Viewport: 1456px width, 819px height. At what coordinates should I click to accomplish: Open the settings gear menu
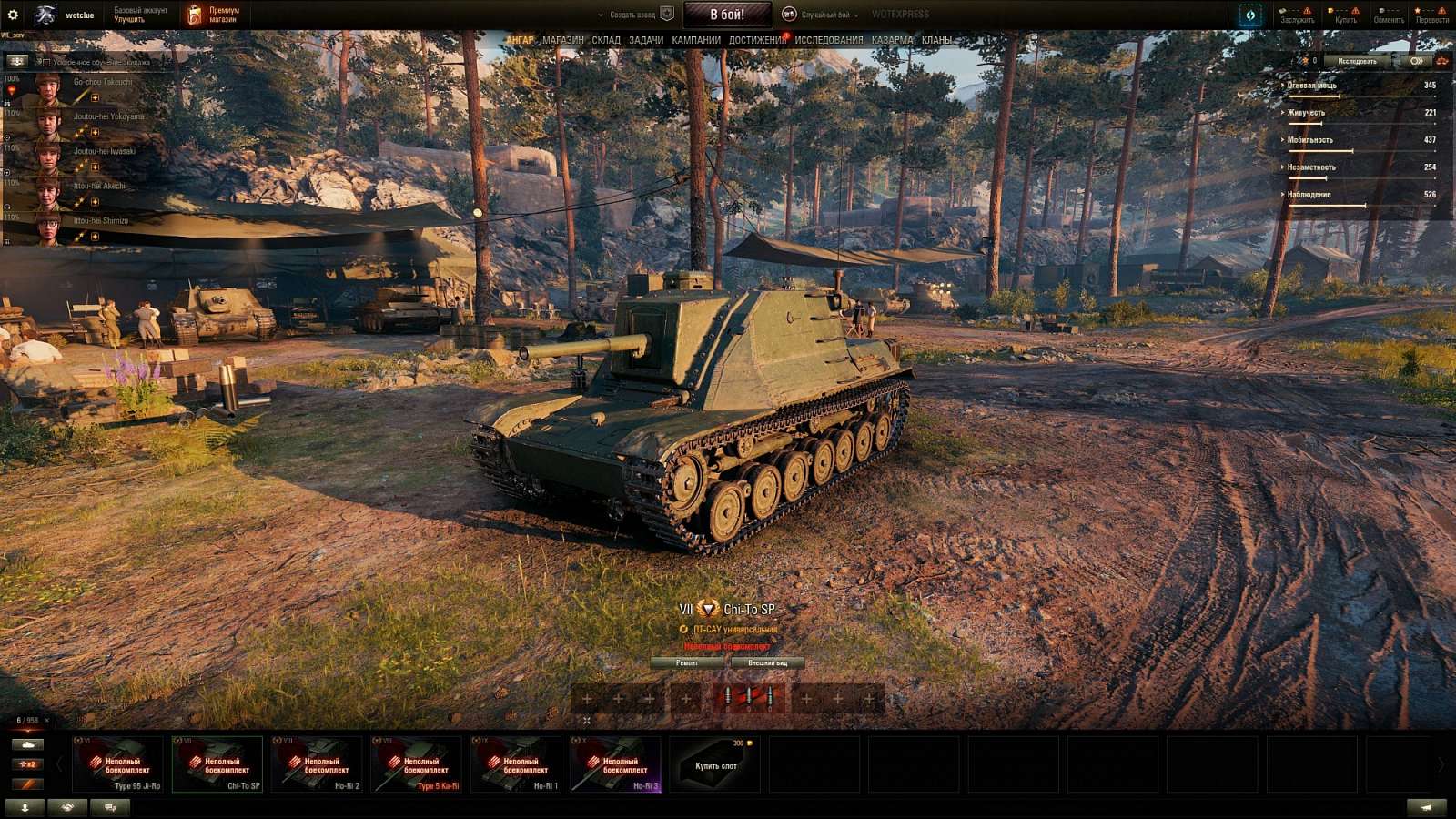click(x=12, y=15)
